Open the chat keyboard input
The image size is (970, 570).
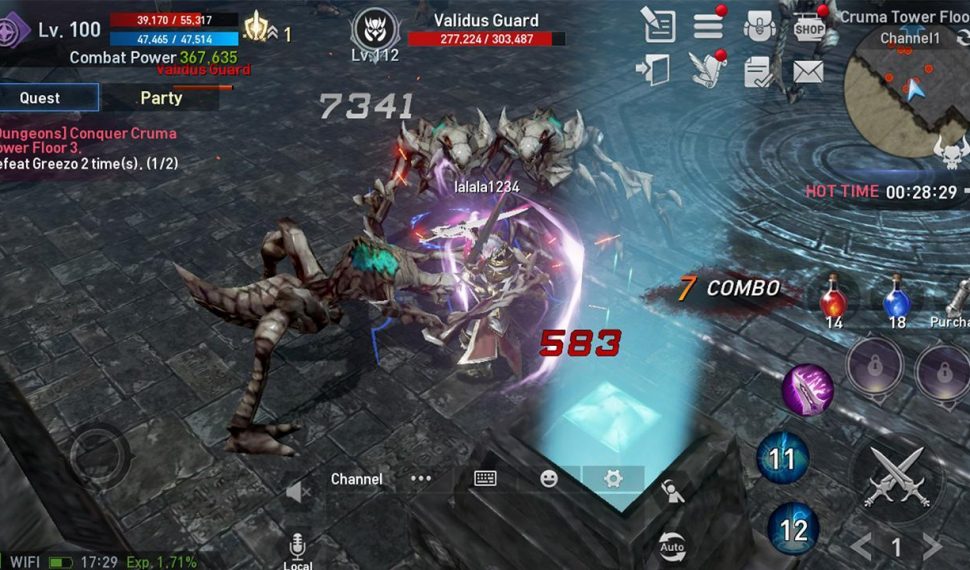pyautogui.click(x=485, y=479)
